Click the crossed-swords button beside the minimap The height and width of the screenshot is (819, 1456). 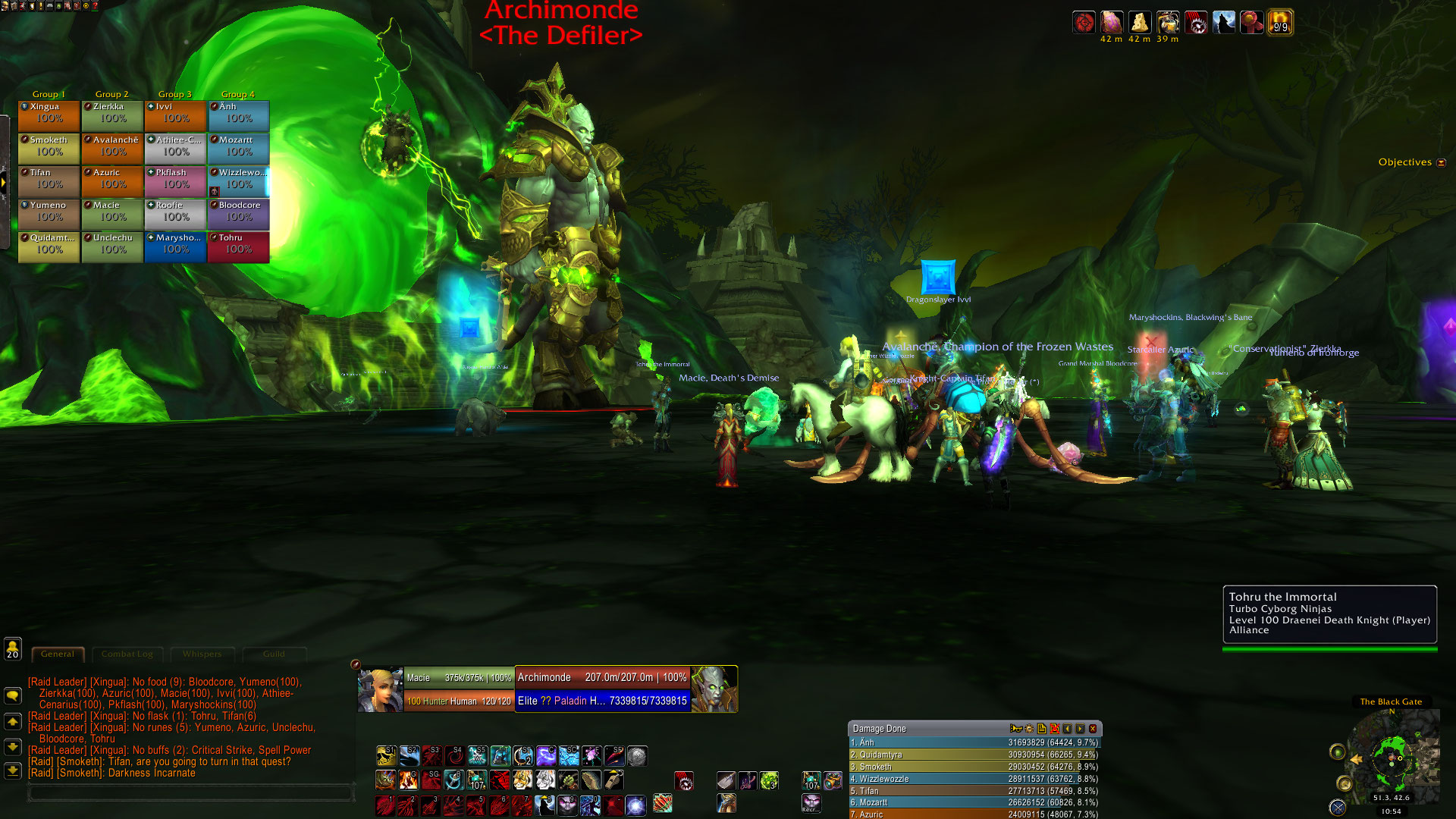pyautogui.click(x=1338, y=807)
